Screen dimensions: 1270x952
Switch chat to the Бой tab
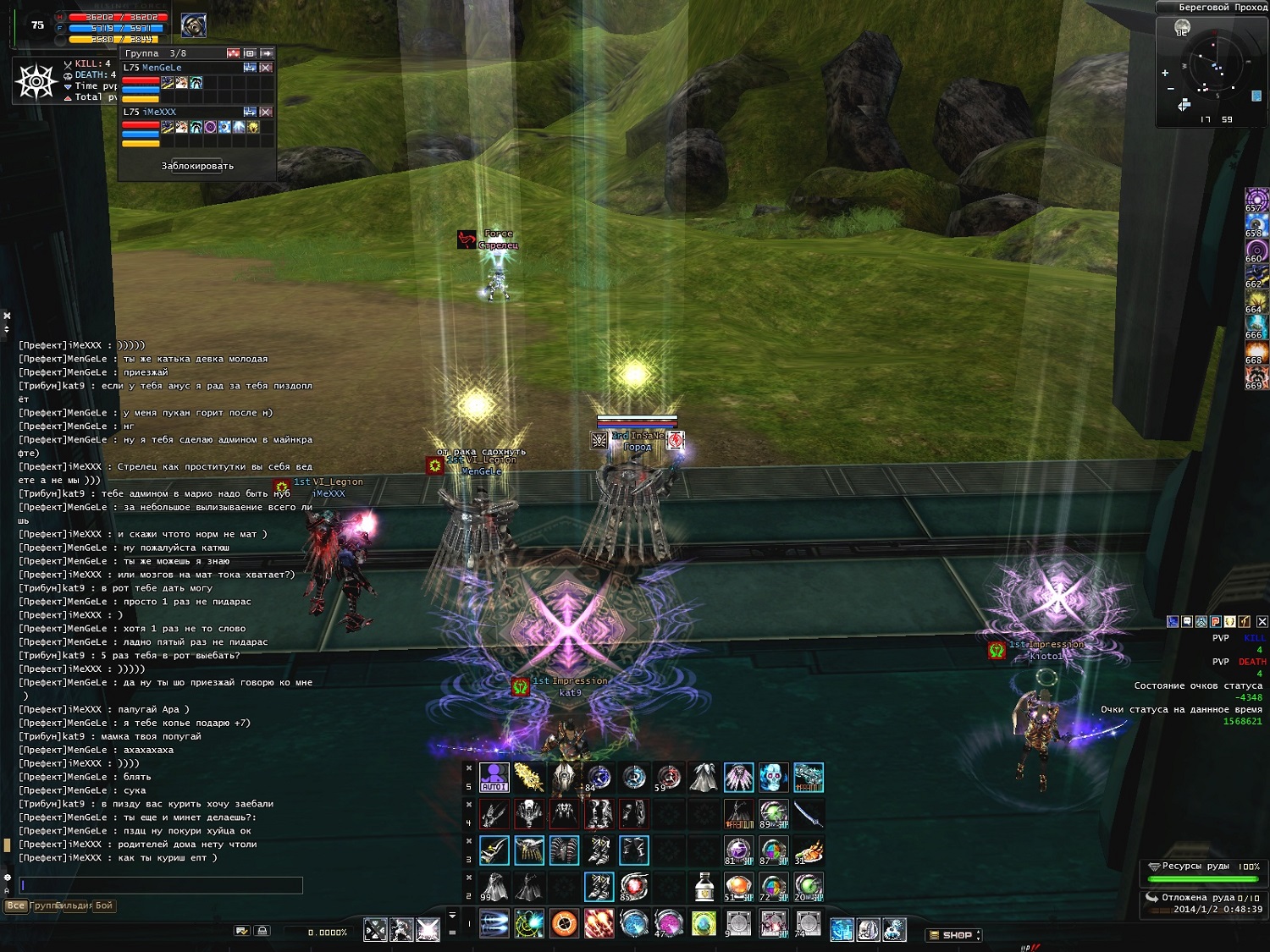(103, 905)
